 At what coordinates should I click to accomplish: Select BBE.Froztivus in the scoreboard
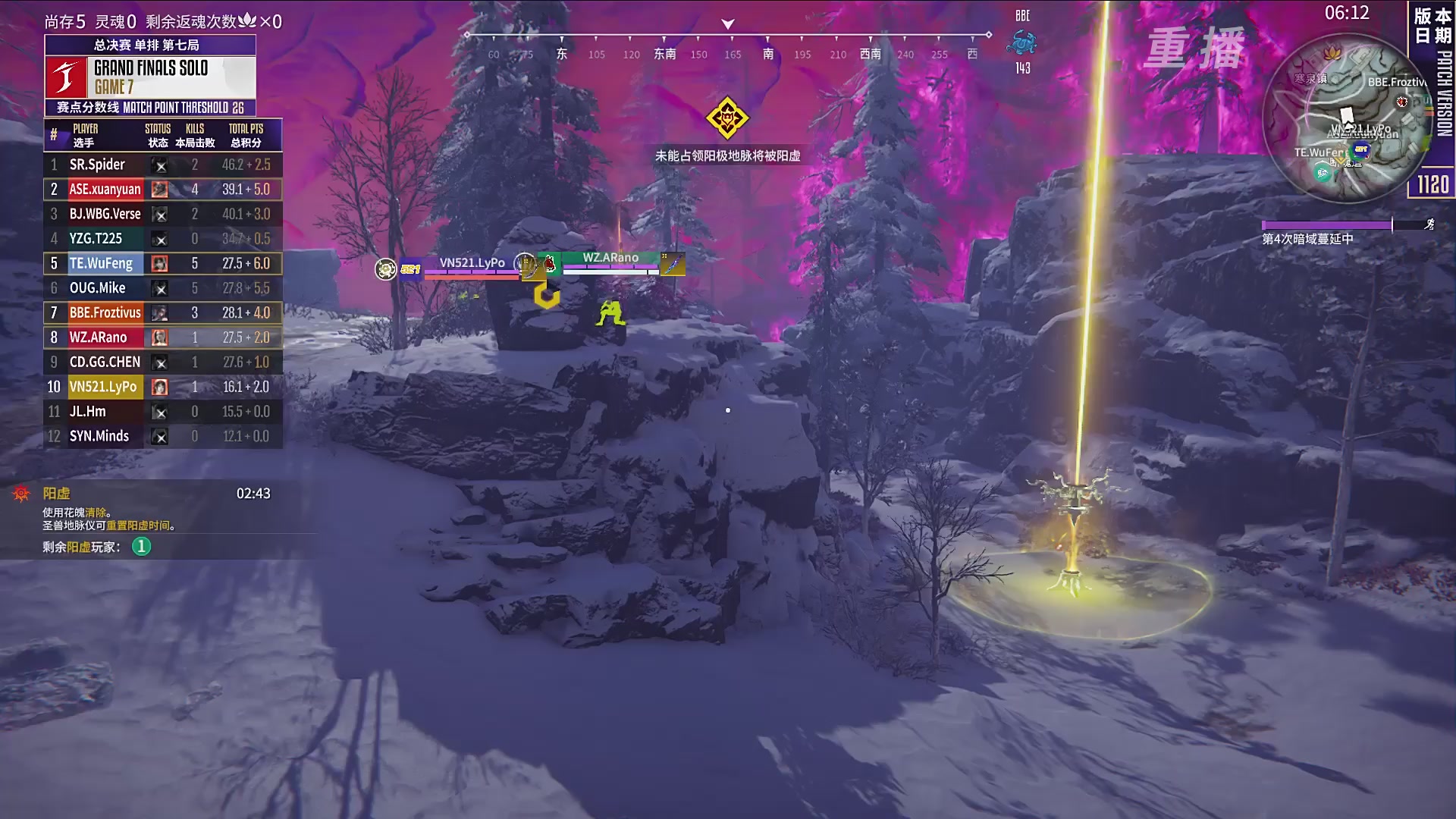click(163, 312)
